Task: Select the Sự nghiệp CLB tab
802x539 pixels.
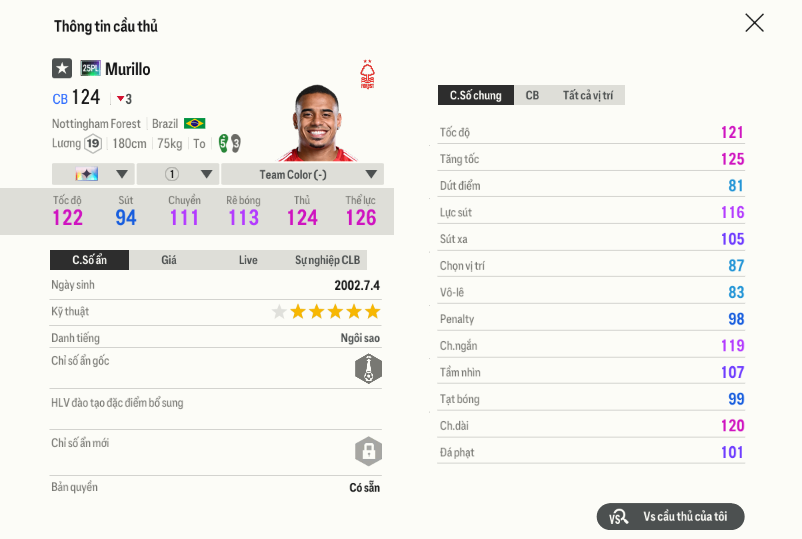Action: pos(327,260)
